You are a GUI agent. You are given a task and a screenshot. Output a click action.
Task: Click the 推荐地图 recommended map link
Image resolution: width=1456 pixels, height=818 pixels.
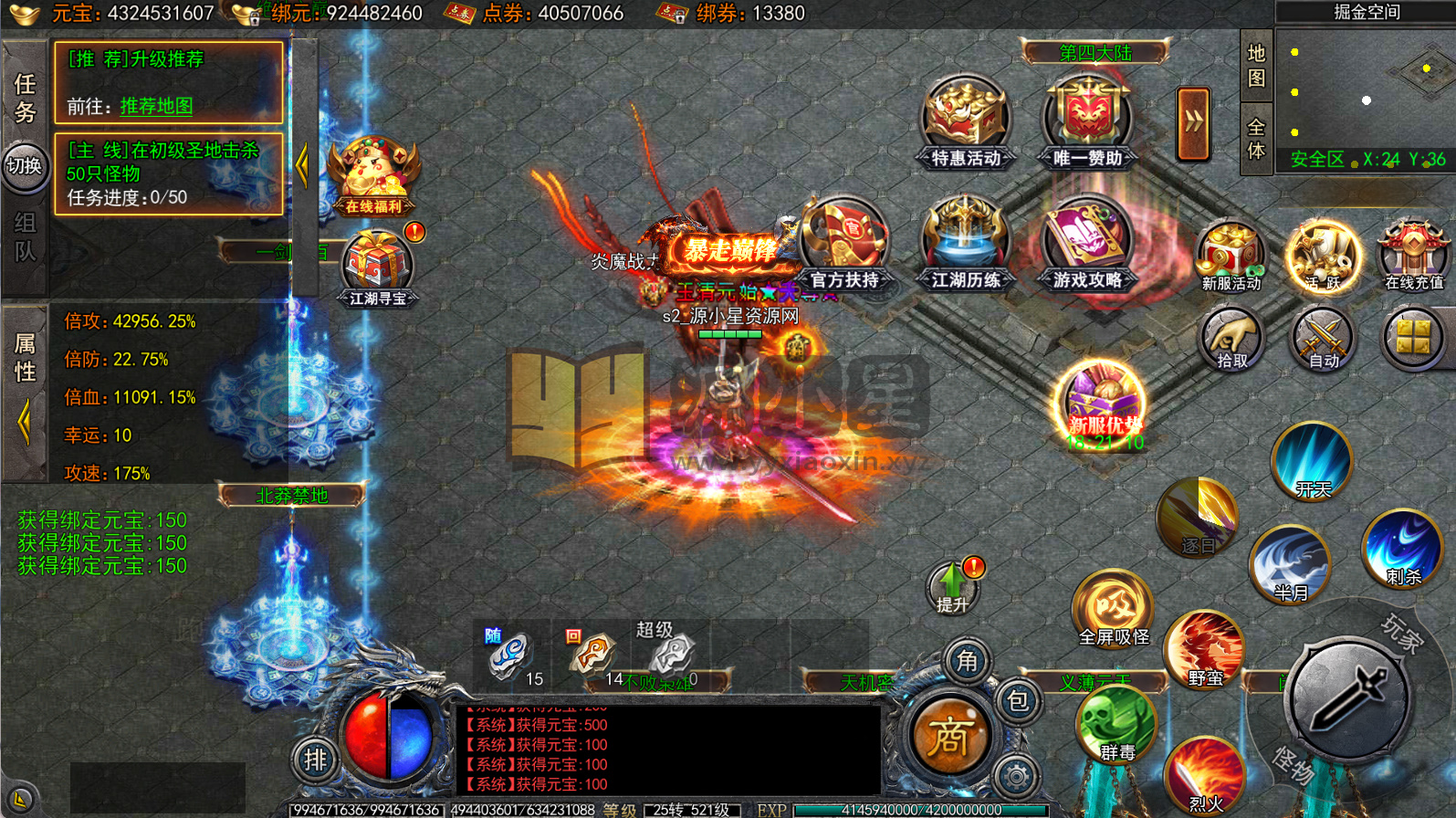tap(156, 106)
